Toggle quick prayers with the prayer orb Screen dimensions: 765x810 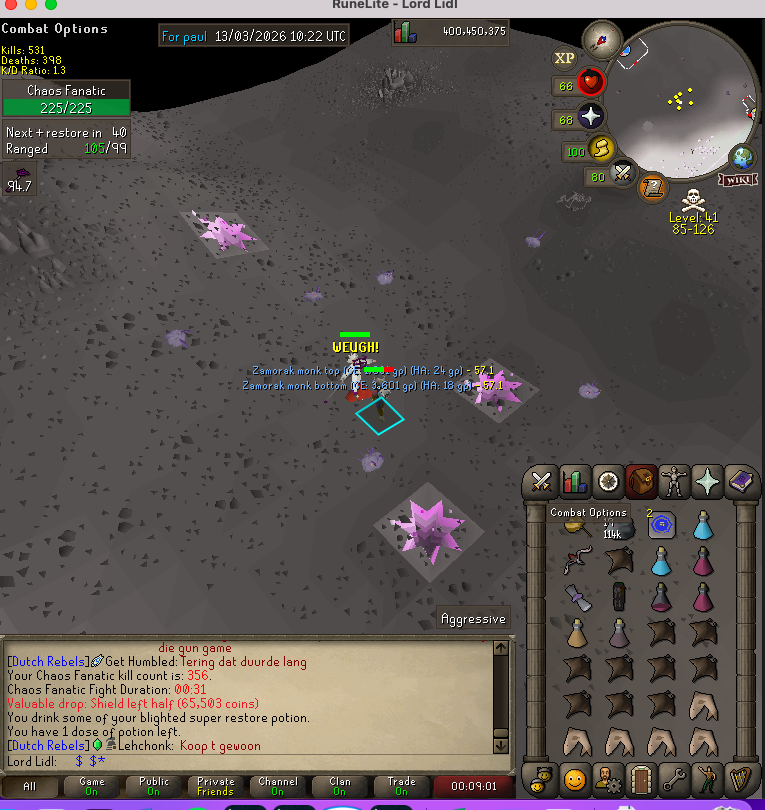pyautogui.click(x=591, y=117)
